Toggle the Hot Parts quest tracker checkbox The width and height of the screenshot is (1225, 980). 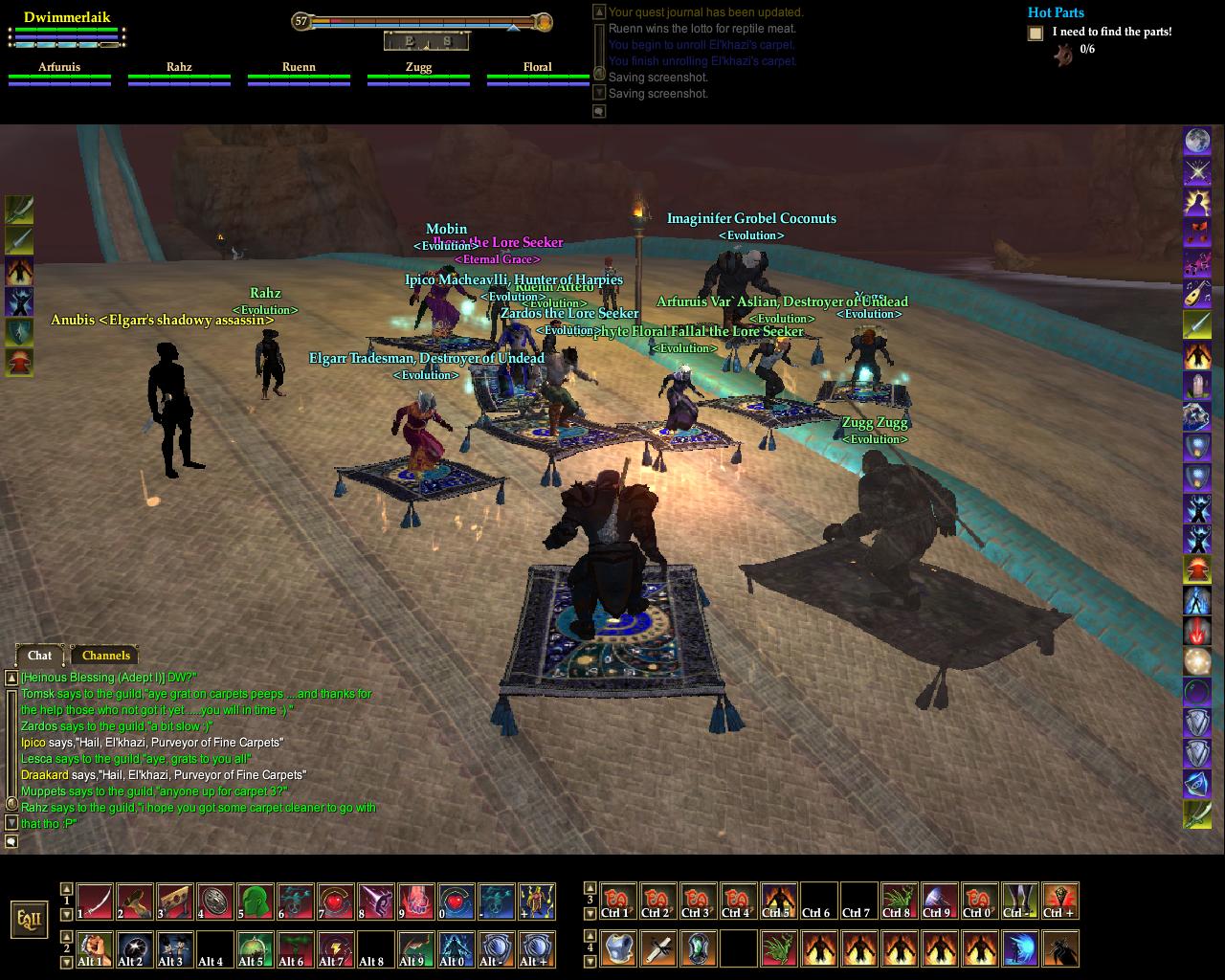tap(1036, 33)
